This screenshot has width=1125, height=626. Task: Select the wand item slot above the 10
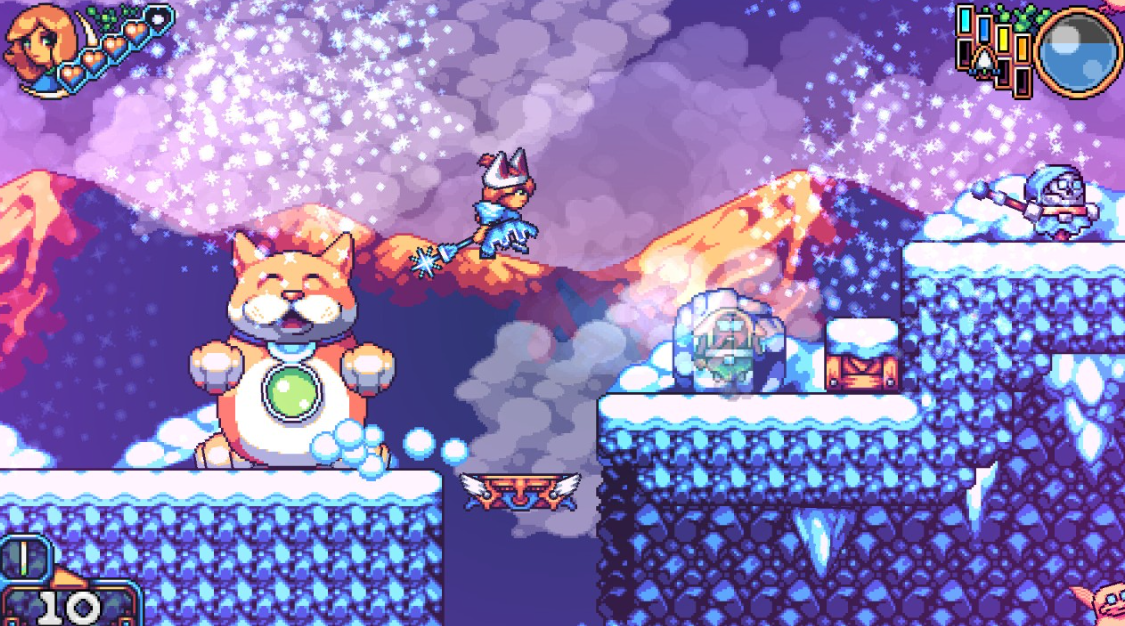click(22, 558)
